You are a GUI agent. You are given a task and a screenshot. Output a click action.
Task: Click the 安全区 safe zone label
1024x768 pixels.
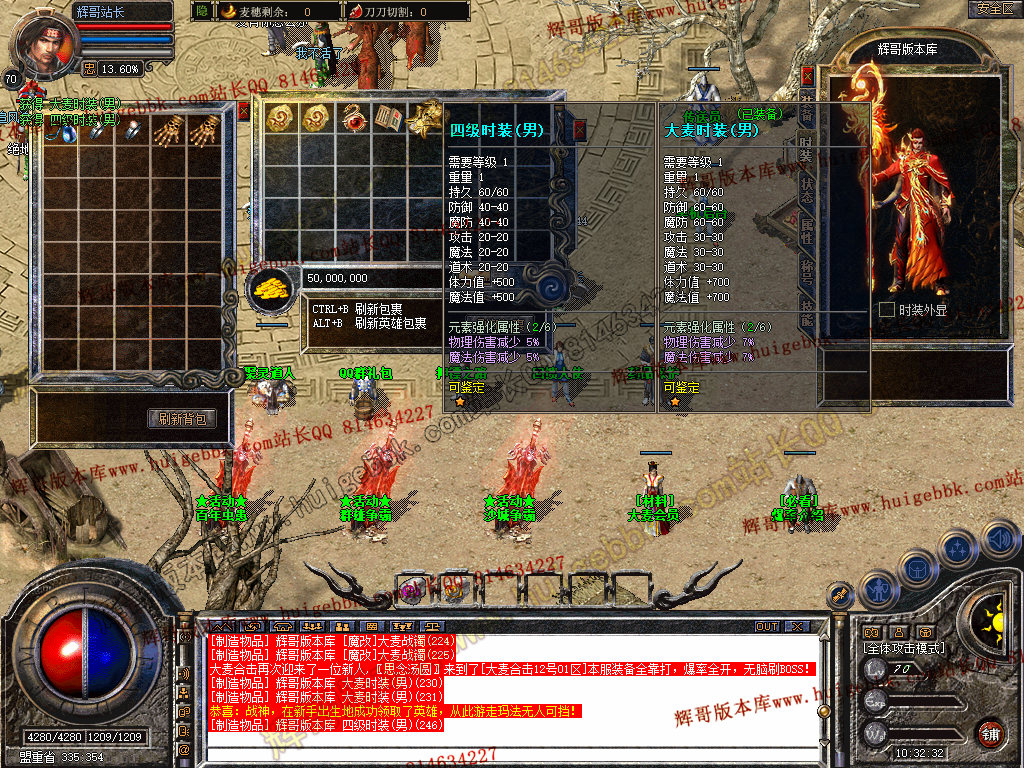(x=994, y=8)
